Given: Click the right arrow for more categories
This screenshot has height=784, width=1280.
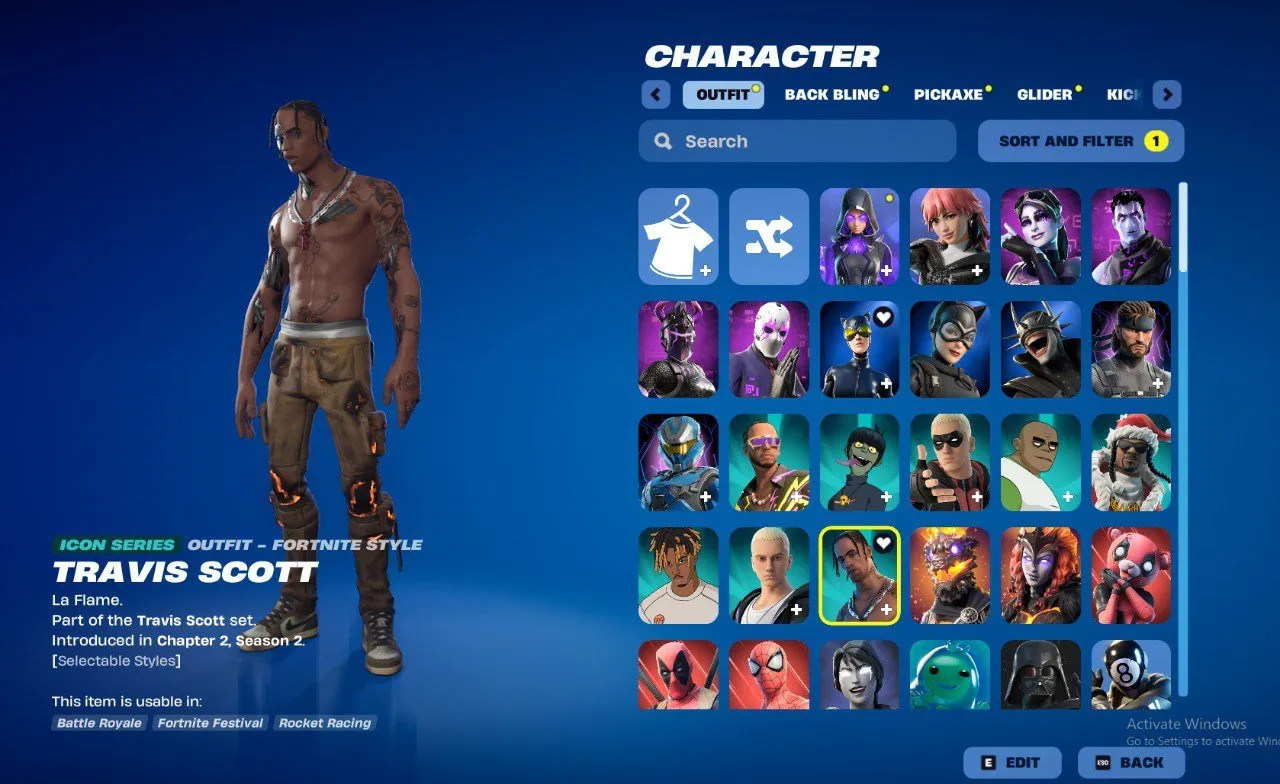Looking at the screenshot, I should [1166, 94].
